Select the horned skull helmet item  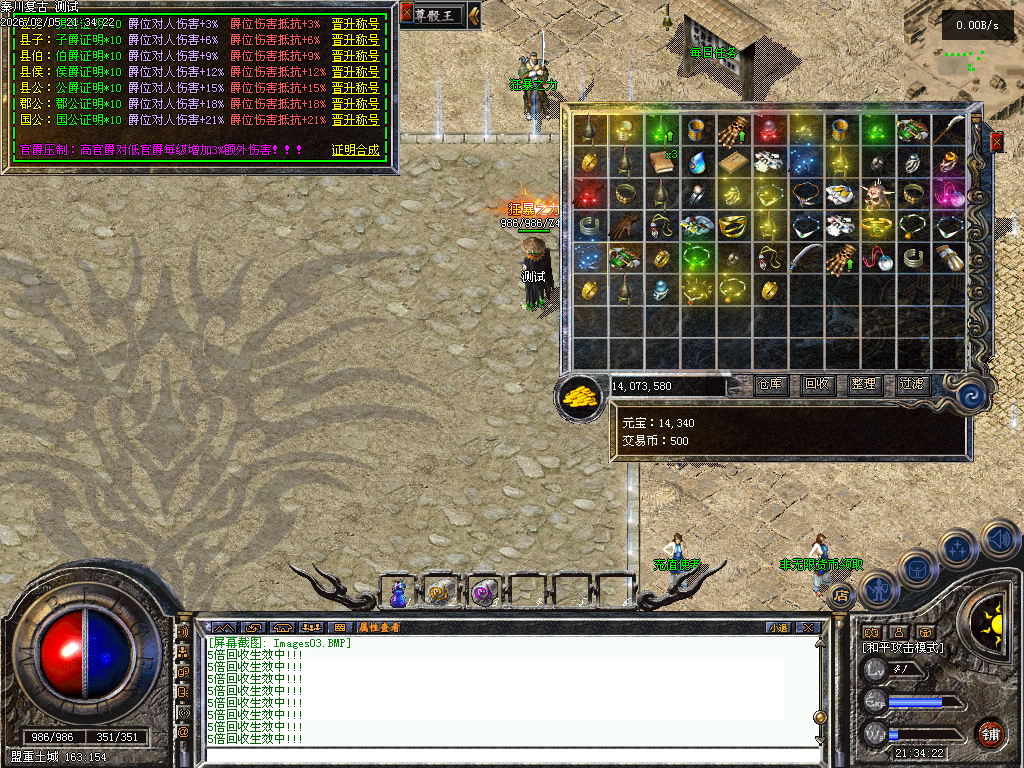pos(876,194)
